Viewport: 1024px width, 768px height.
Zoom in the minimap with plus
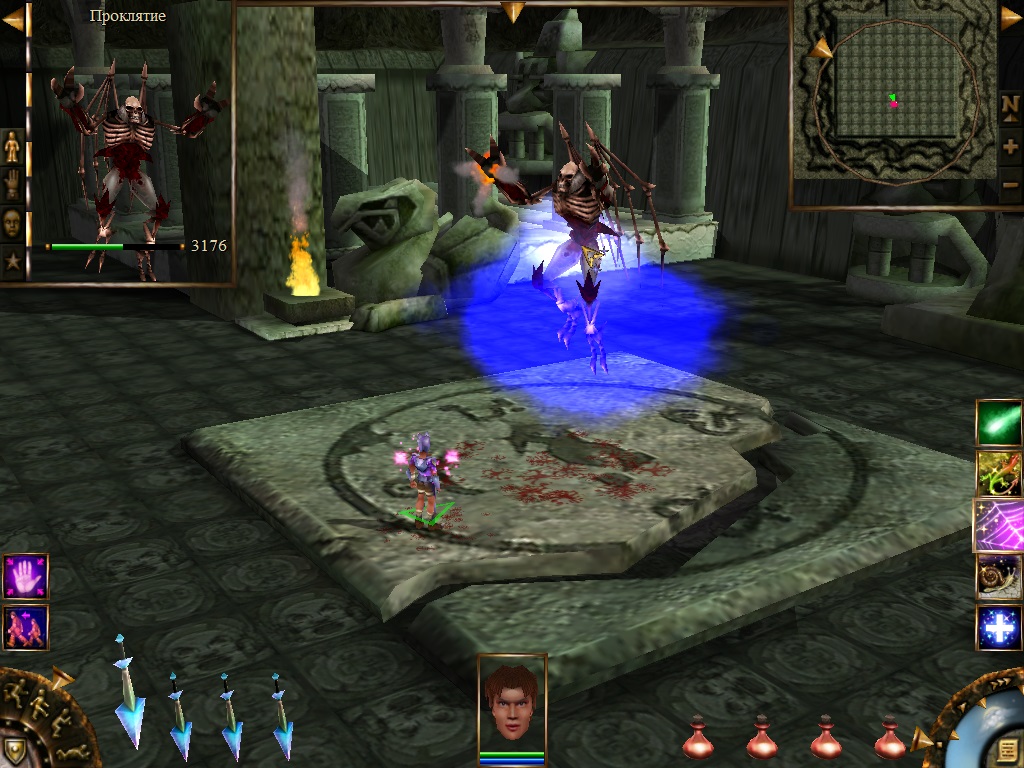pyautogui.click(x=1010, y=146)
